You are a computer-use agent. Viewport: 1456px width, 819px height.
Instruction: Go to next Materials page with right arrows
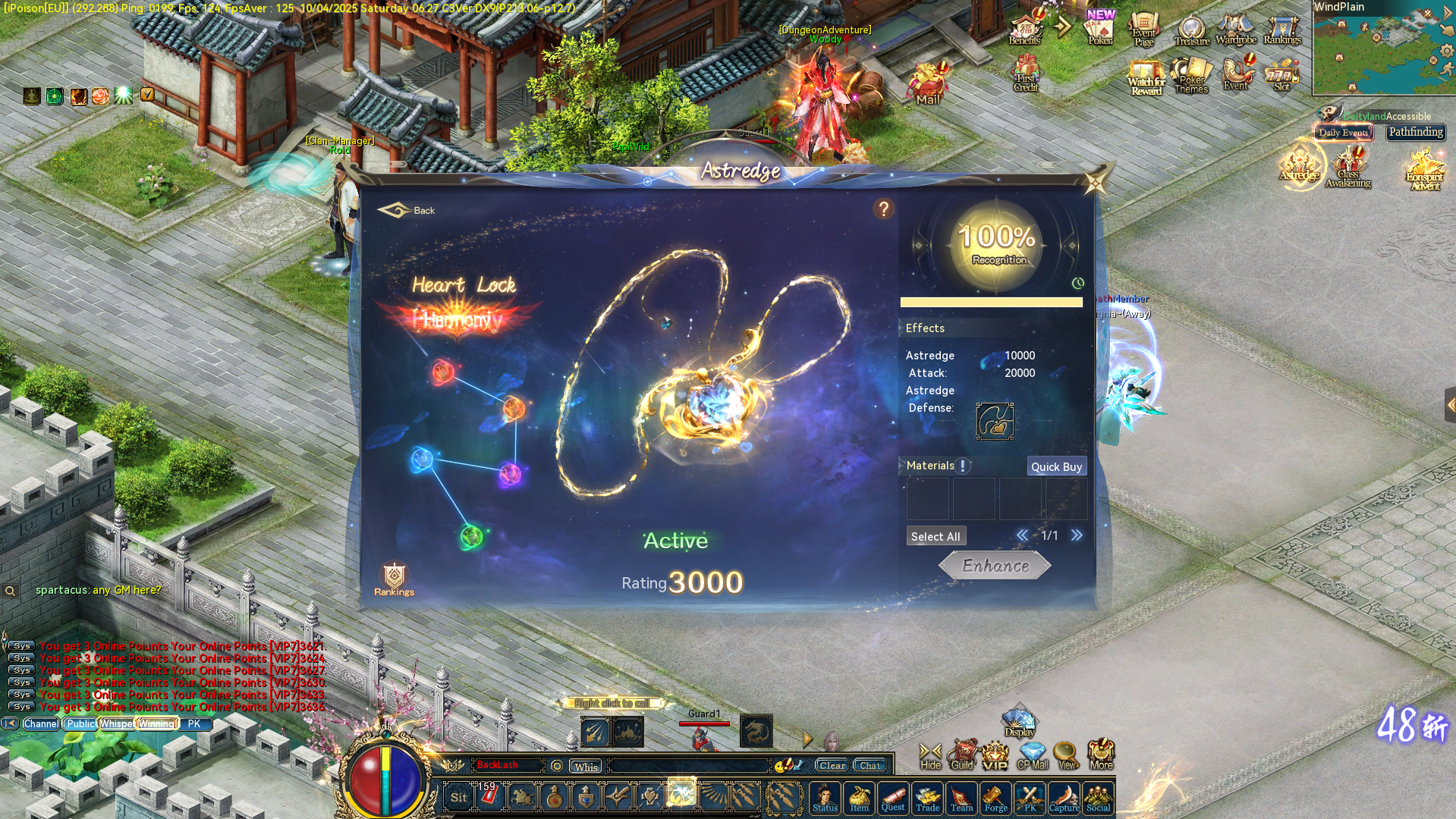click(1077, 535)
